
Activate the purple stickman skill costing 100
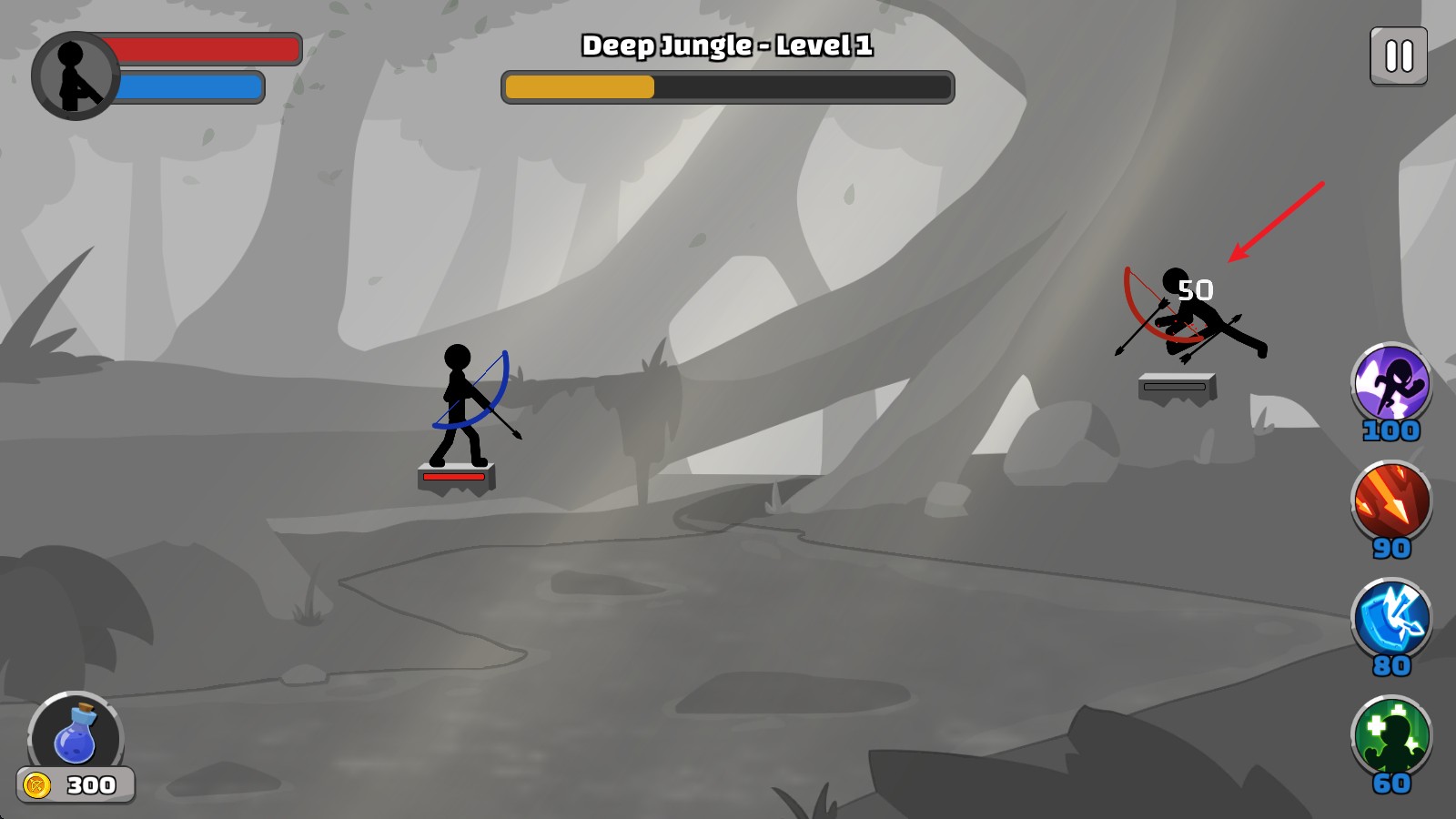(1390, 383)
